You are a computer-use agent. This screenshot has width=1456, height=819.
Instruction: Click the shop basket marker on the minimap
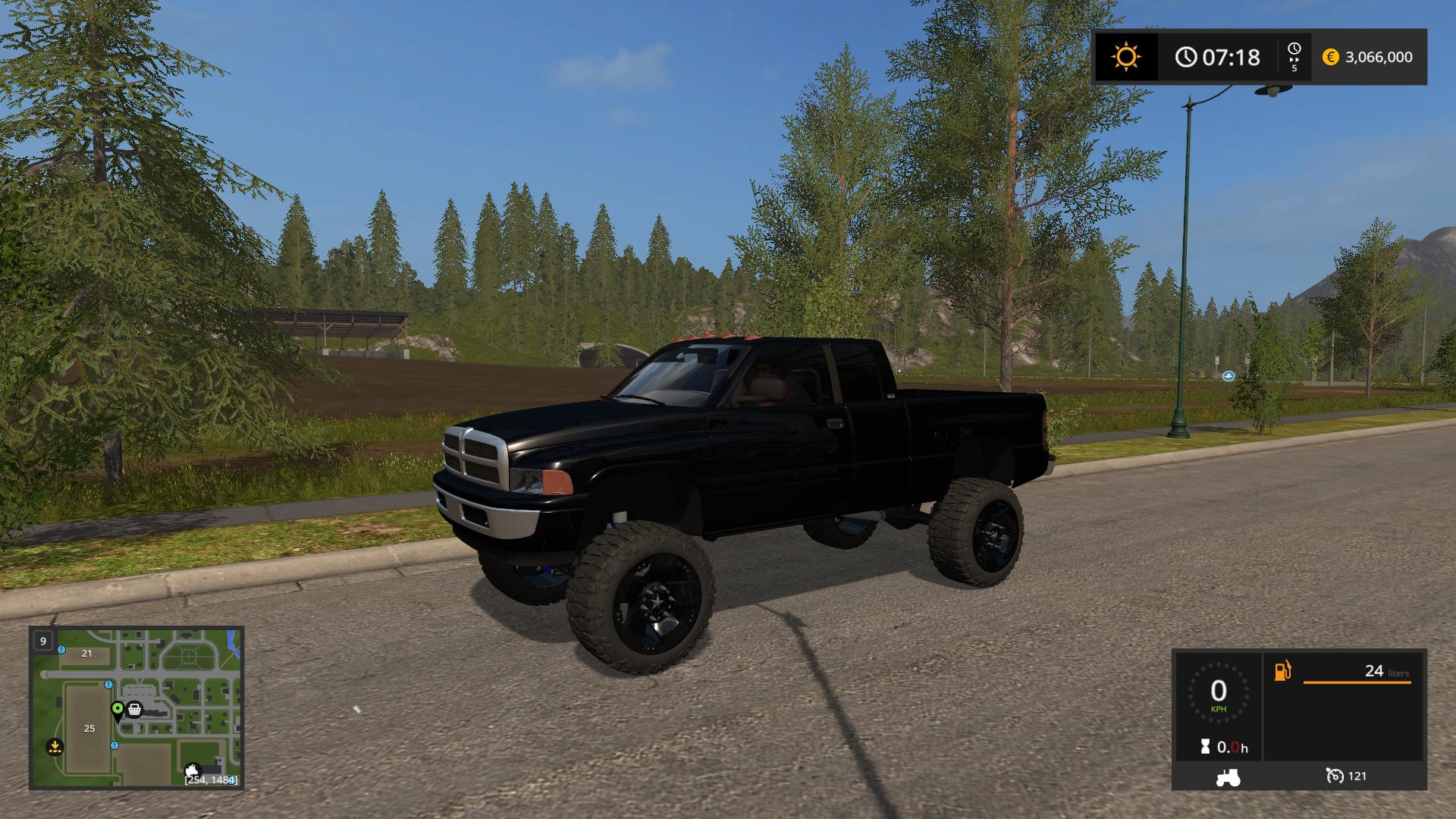click(135, 710)
